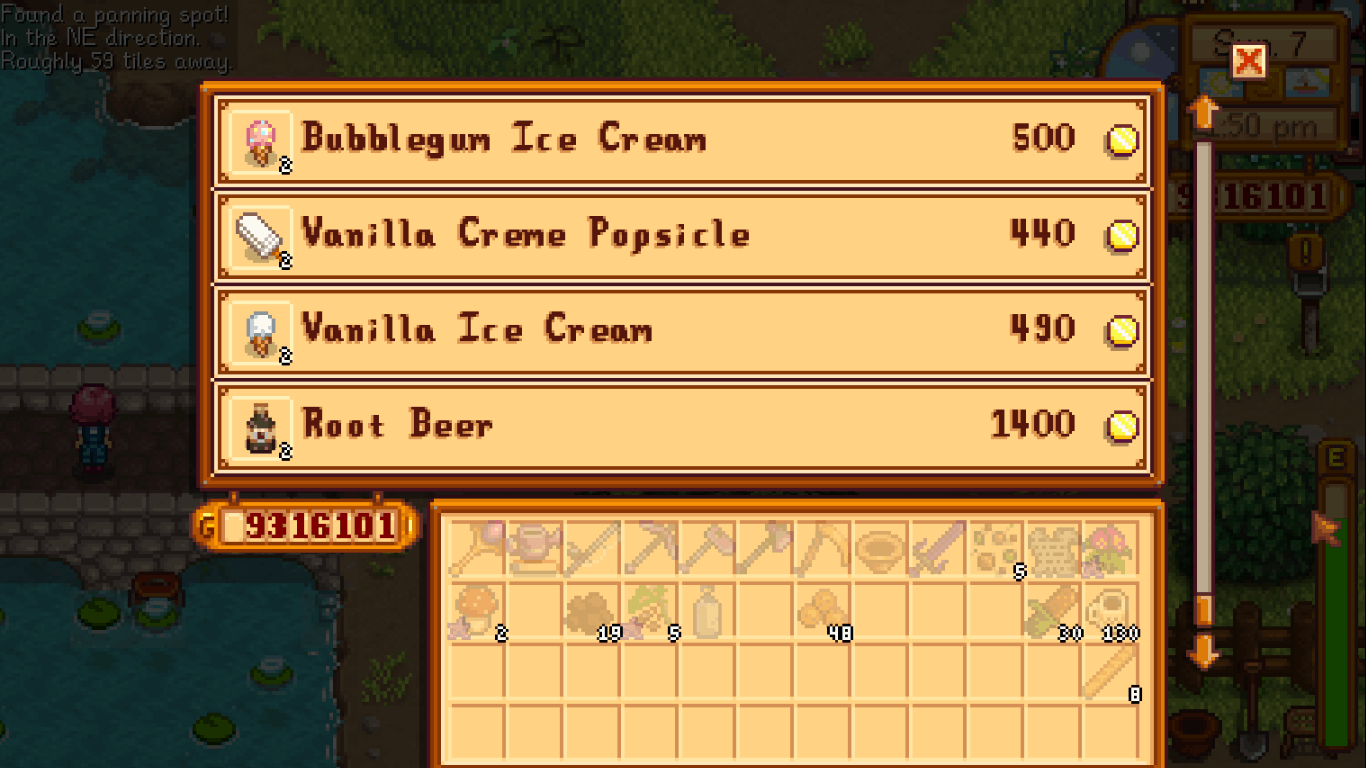Image resolution: width=1366 pixels, height=768 pixels.
Task: Buy the Vanilla Creme Popsicle for 440g
Action: tap(683, 235)
